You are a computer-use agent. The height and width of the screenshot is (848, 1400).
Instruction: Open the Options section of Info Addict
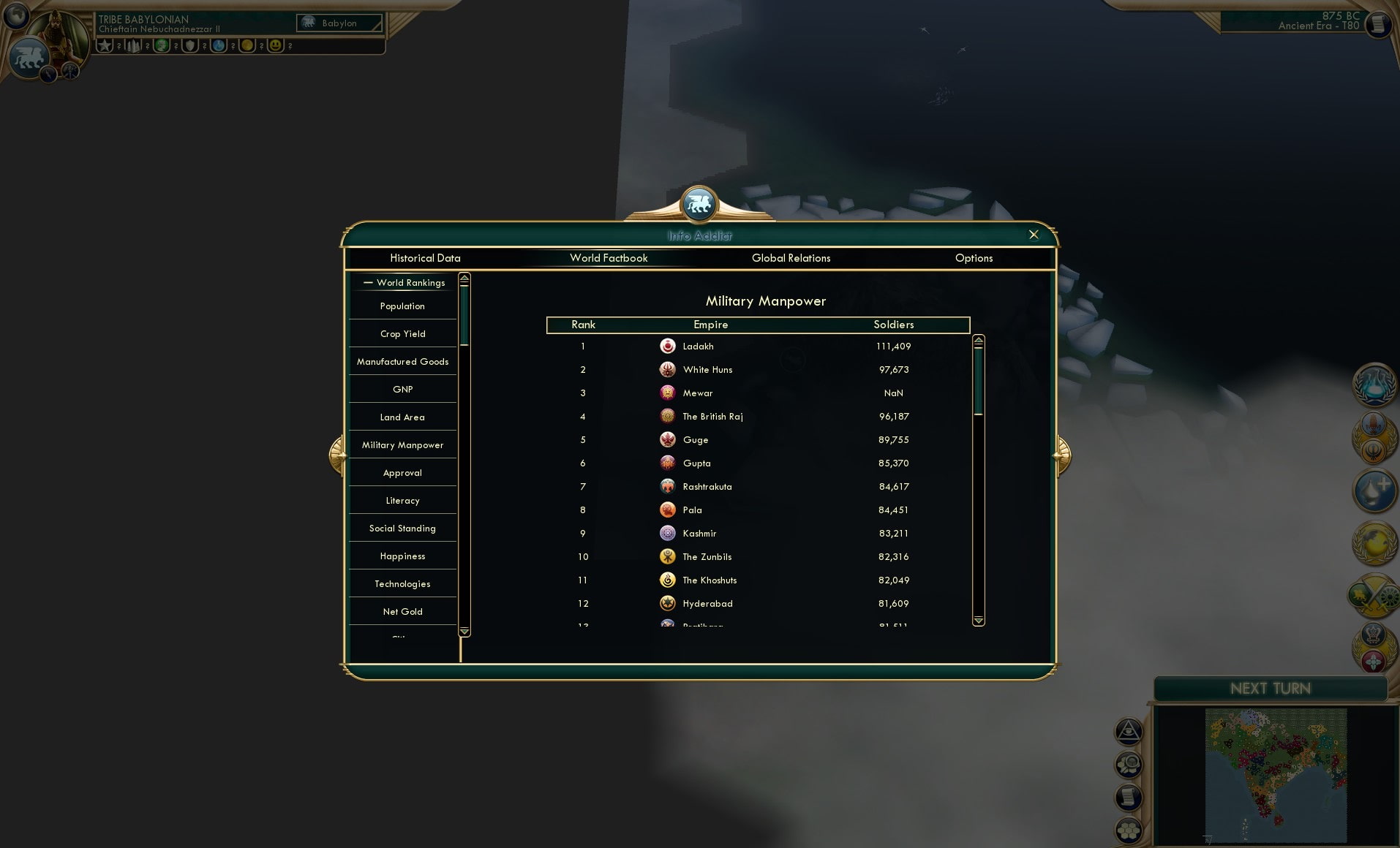pos(974,258)
